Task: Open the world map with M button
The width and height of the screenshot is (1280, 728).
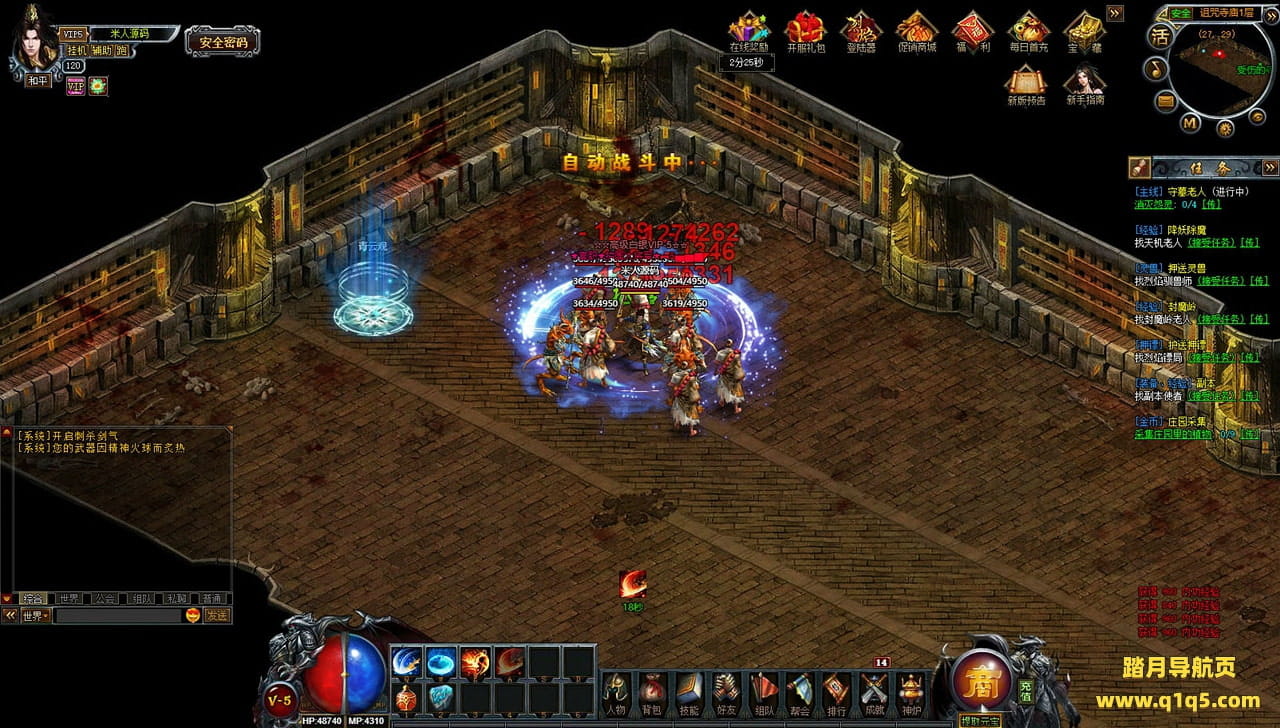Action: [x=1190, y=123]
